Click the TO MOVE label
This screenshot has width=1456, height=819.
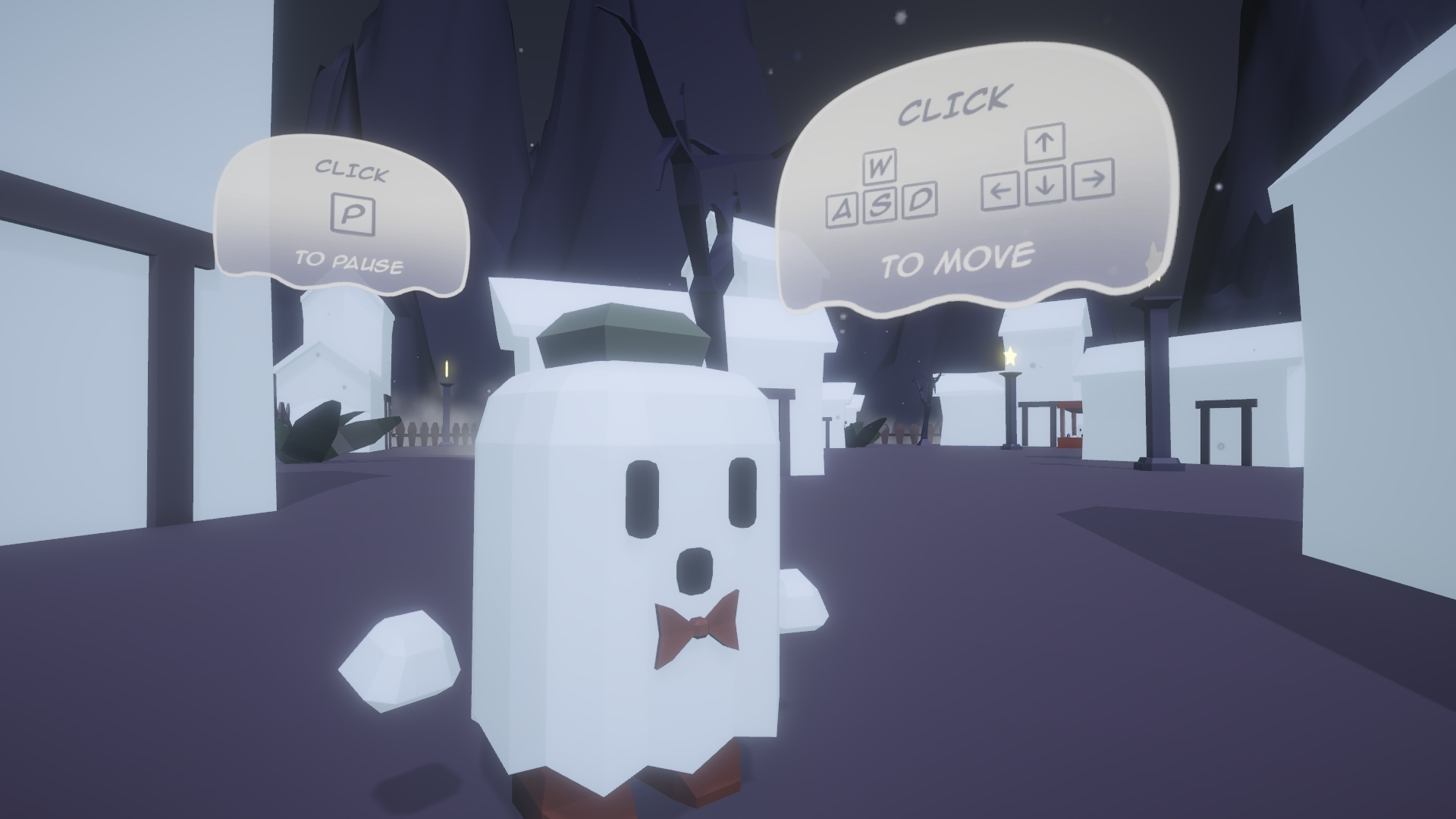958,258
